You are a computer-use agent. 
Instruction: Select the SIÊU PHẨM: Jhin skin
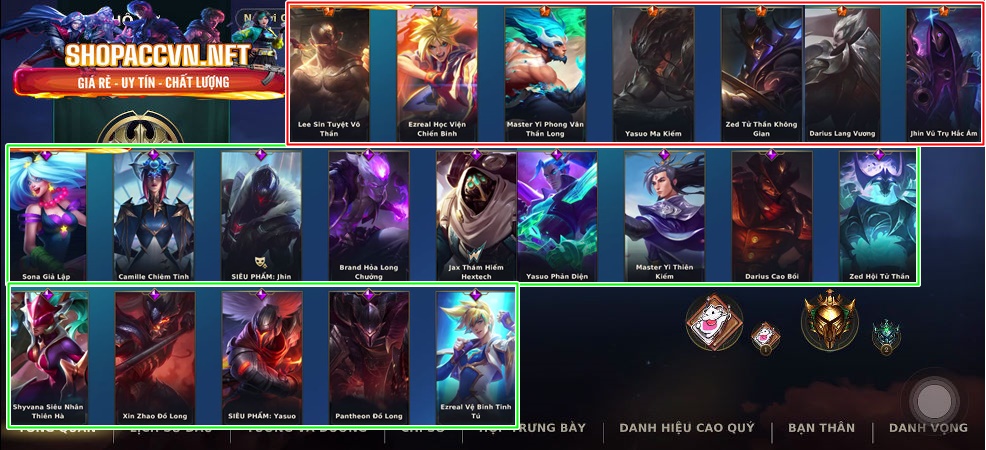[x=261, y=214]
